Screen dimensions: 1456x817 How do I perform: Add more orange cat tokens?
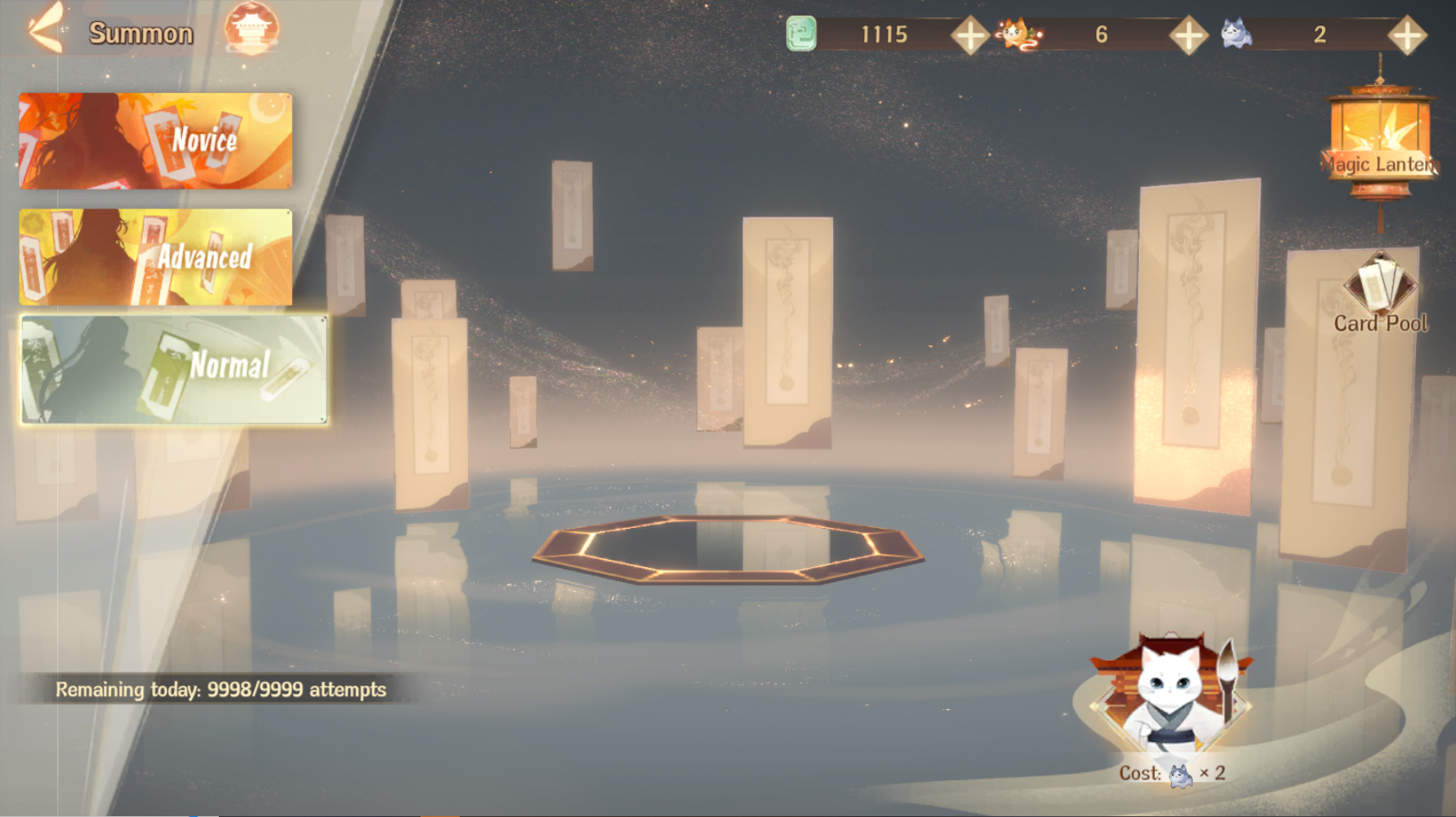click(1188, 35)
